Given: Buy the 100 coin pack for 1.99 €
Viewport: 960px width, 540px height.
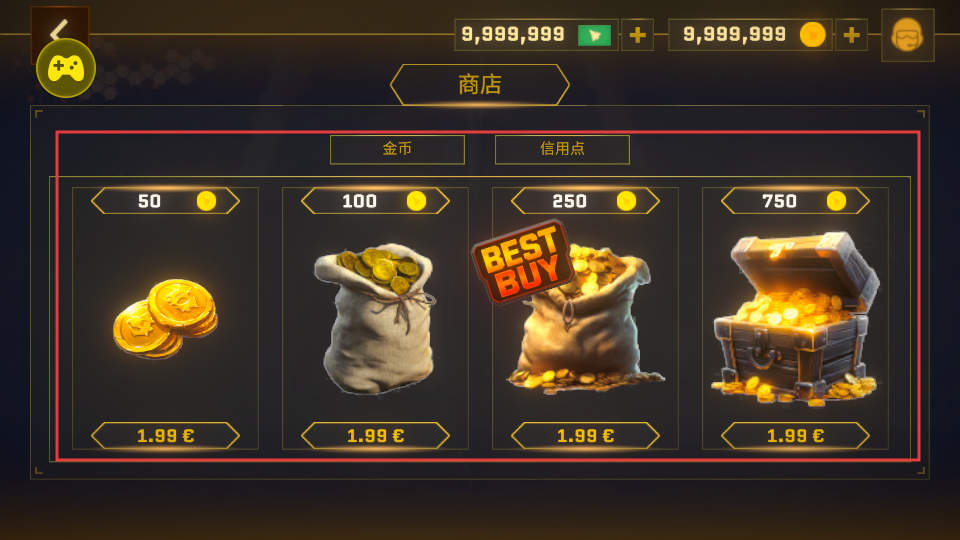Looking at the screenshot, I should (x=375, y=436).
